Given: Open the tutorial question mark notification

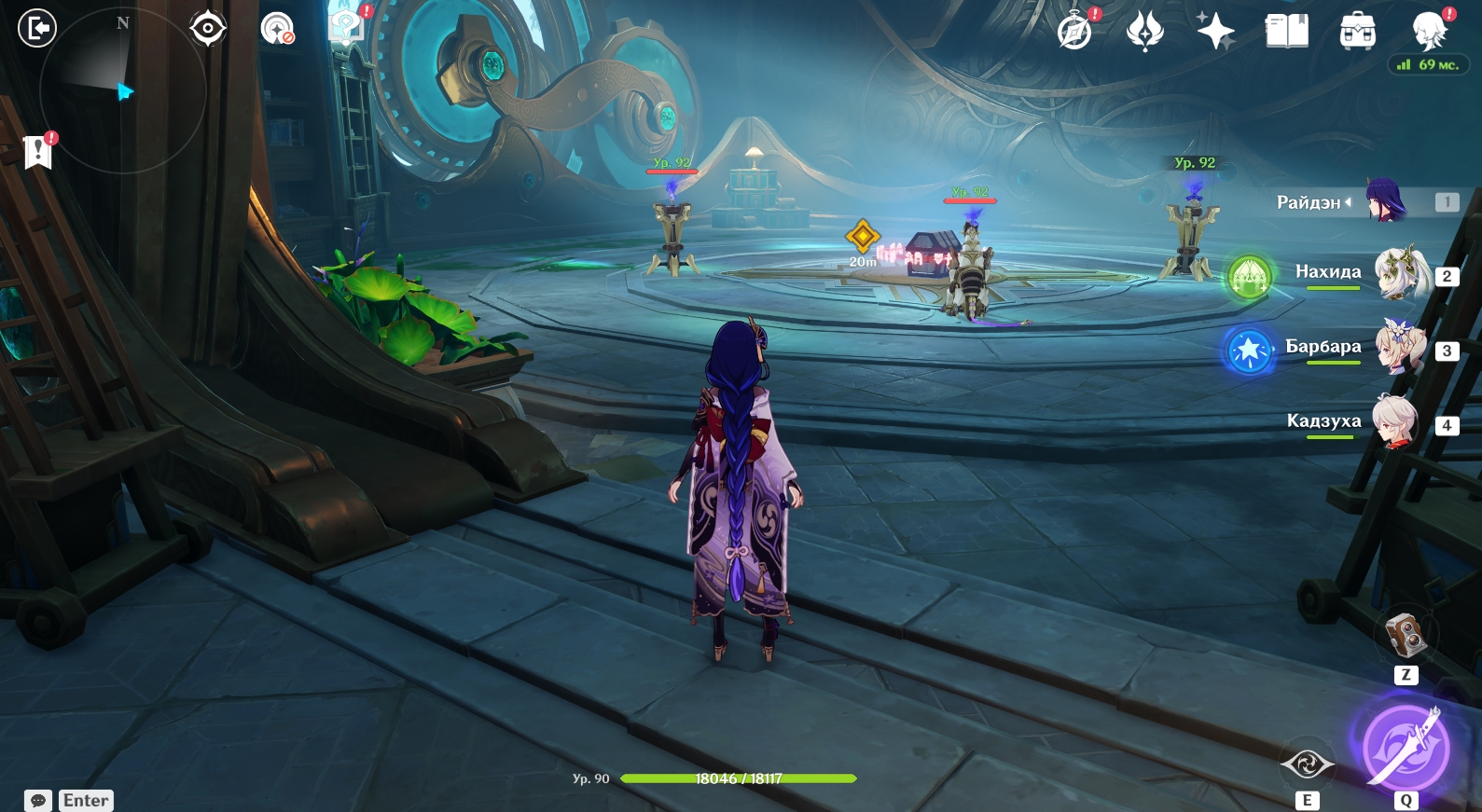Looking at the screenshot, I should [347, 27].
